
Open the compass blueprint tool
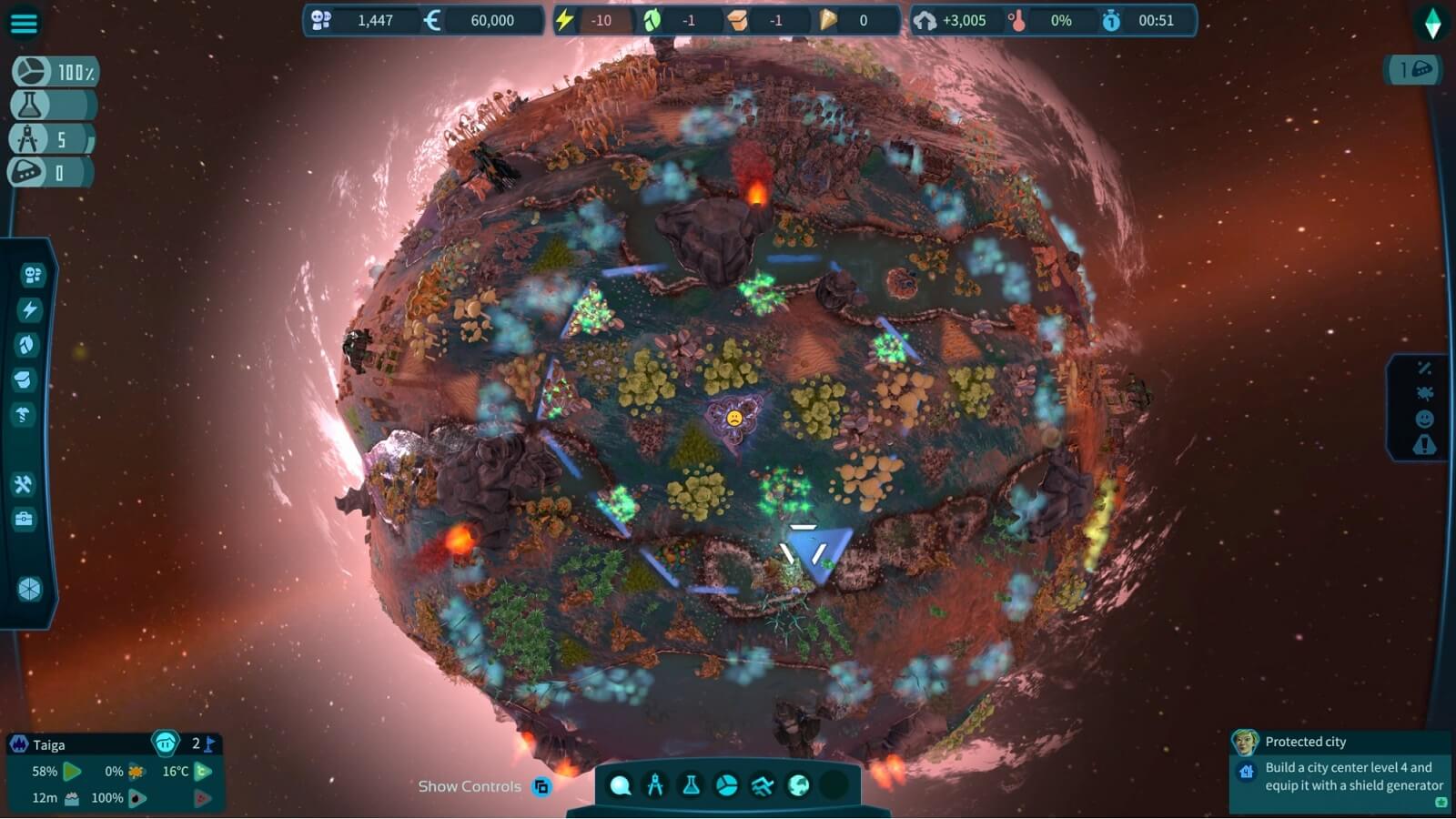tap(655, 785)
